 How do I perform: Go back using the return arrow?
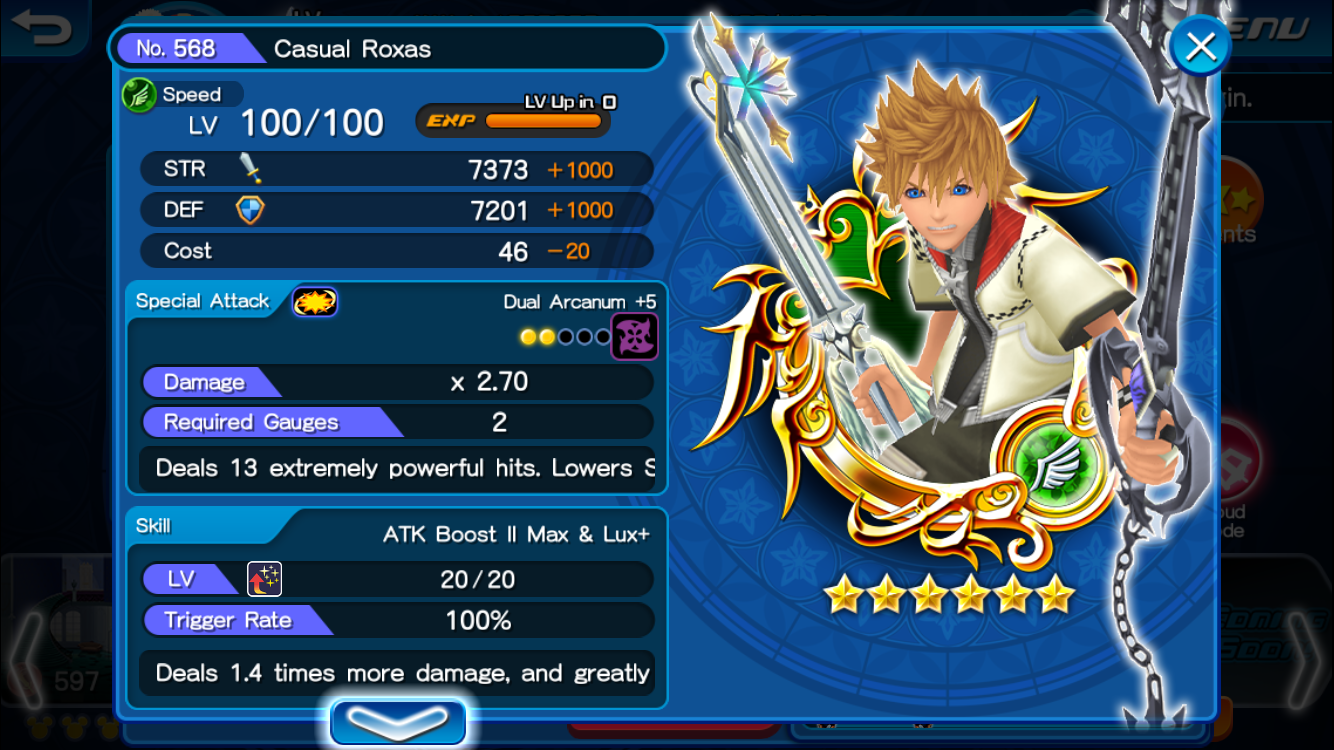pos(42,27)
